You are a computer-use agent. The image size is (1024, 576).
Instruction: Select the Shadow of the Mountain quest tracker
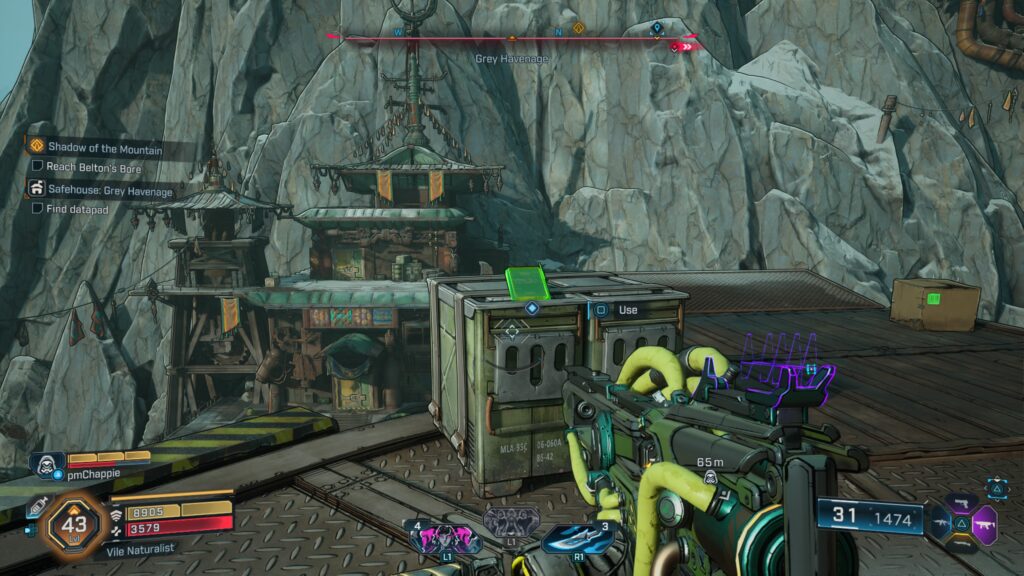(x=108, y=147)
